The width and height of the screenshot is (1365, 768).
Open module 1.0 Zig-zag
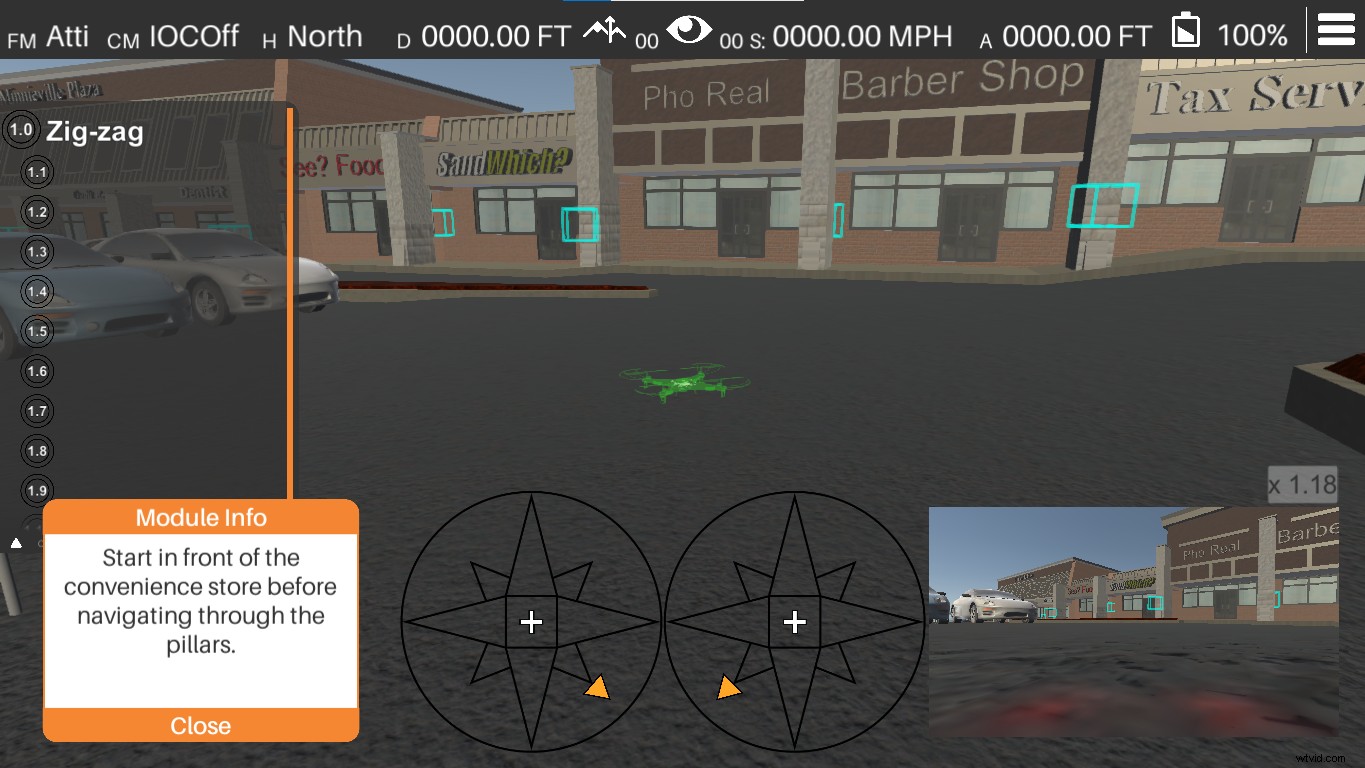point(20,128)
